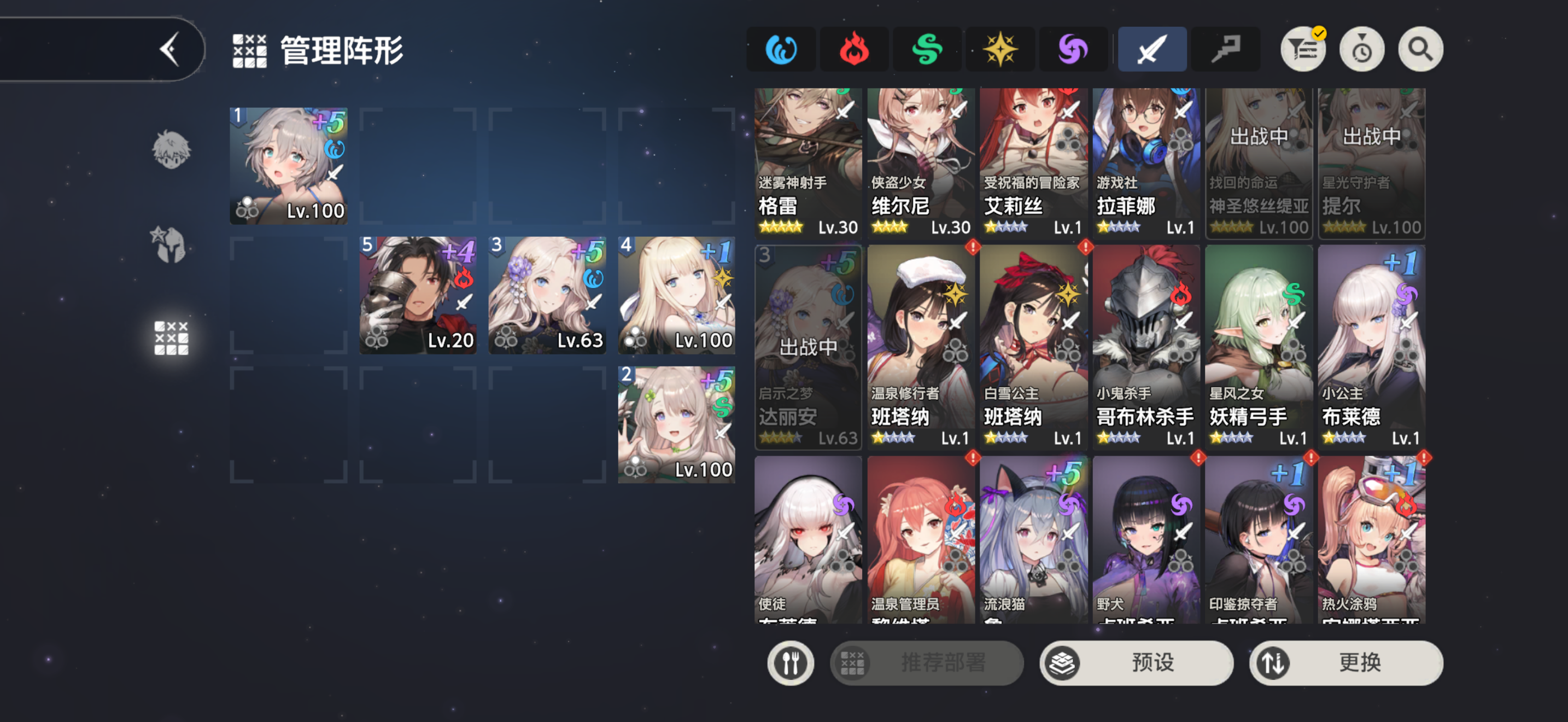Filter heroes by golden light element
This screenshot has height=722, width=1568.
(x=999, y=49)
